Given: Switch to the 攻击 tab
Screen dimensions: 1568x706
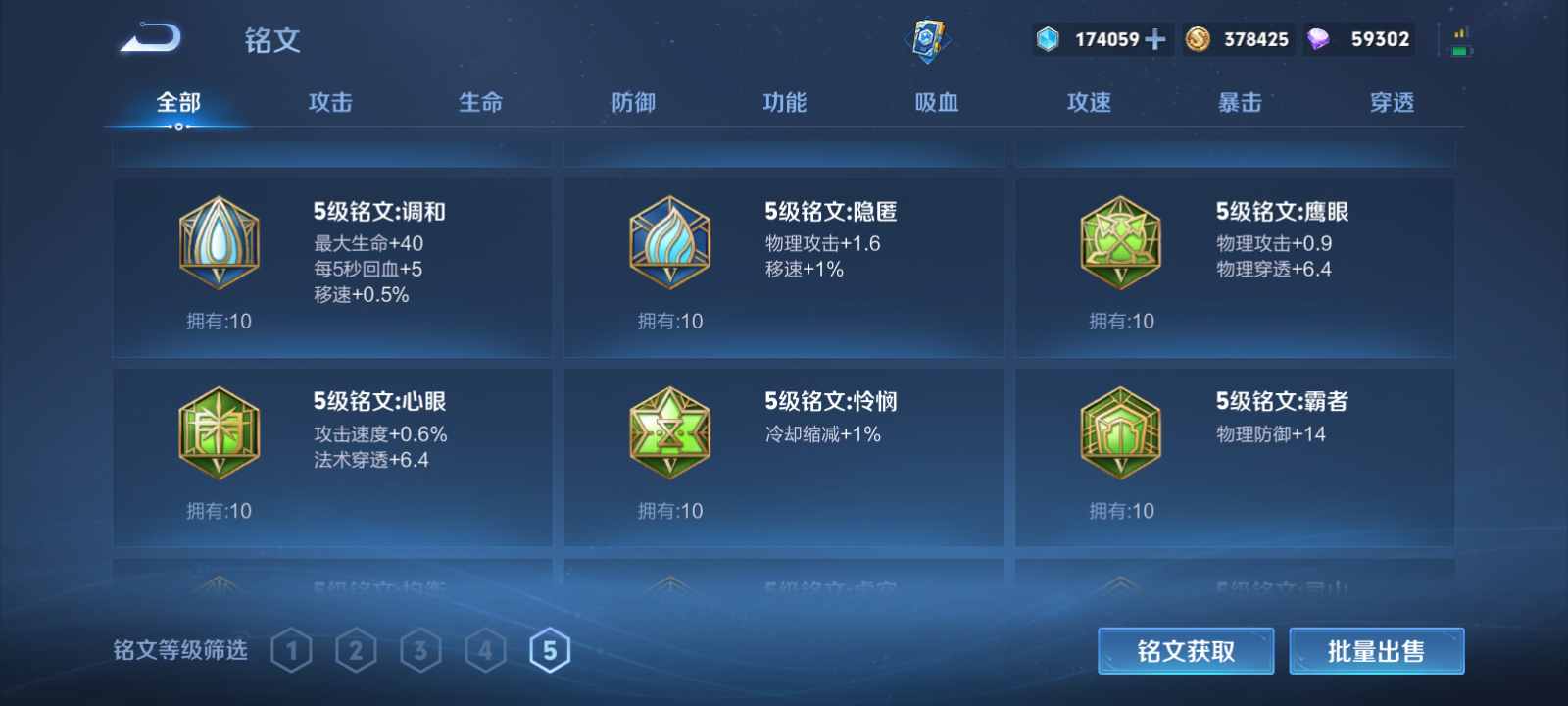Looking at the screenshot, I should pyautogui.click(x=328, y=102).
